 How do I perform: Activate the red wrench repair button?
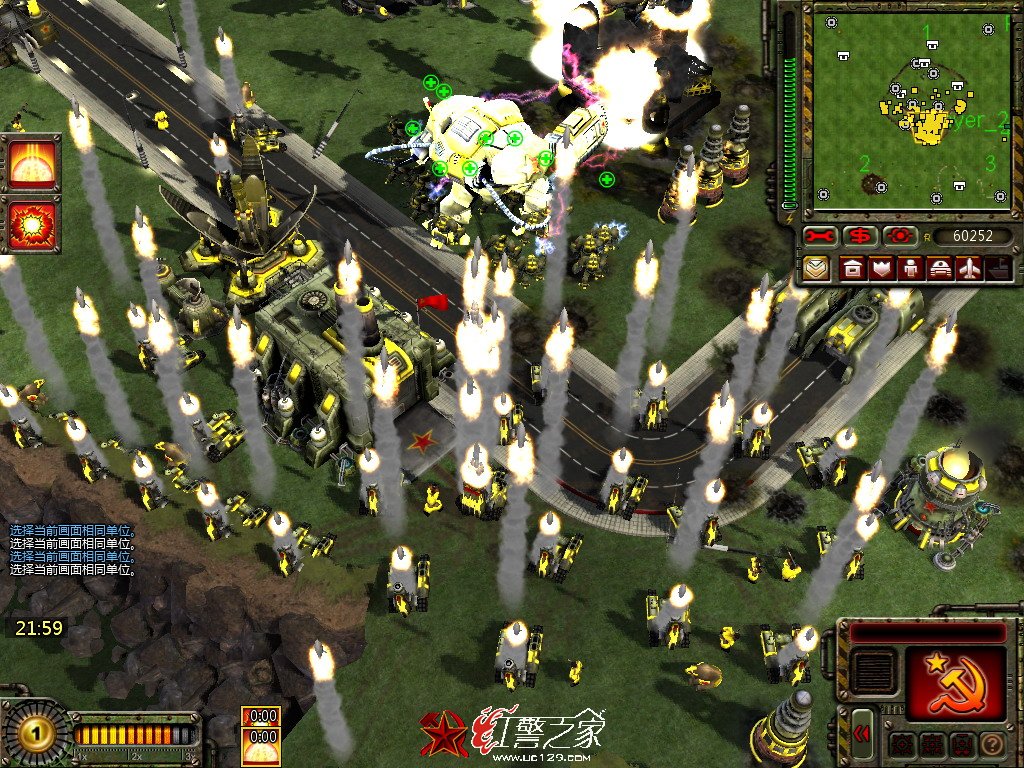[819, 236]
